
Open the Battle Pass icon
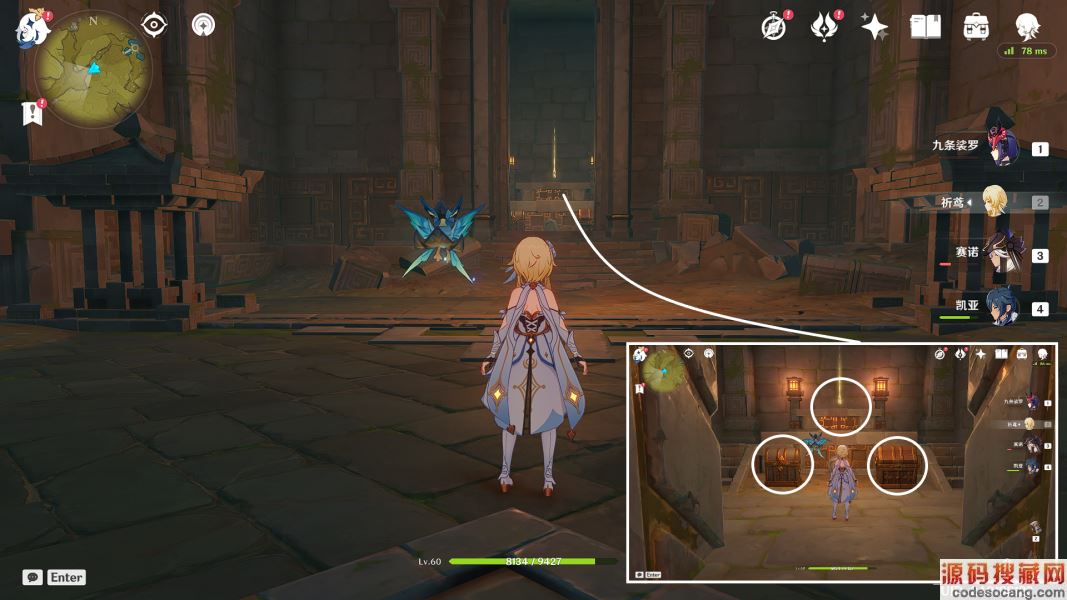tap(823, 27)
